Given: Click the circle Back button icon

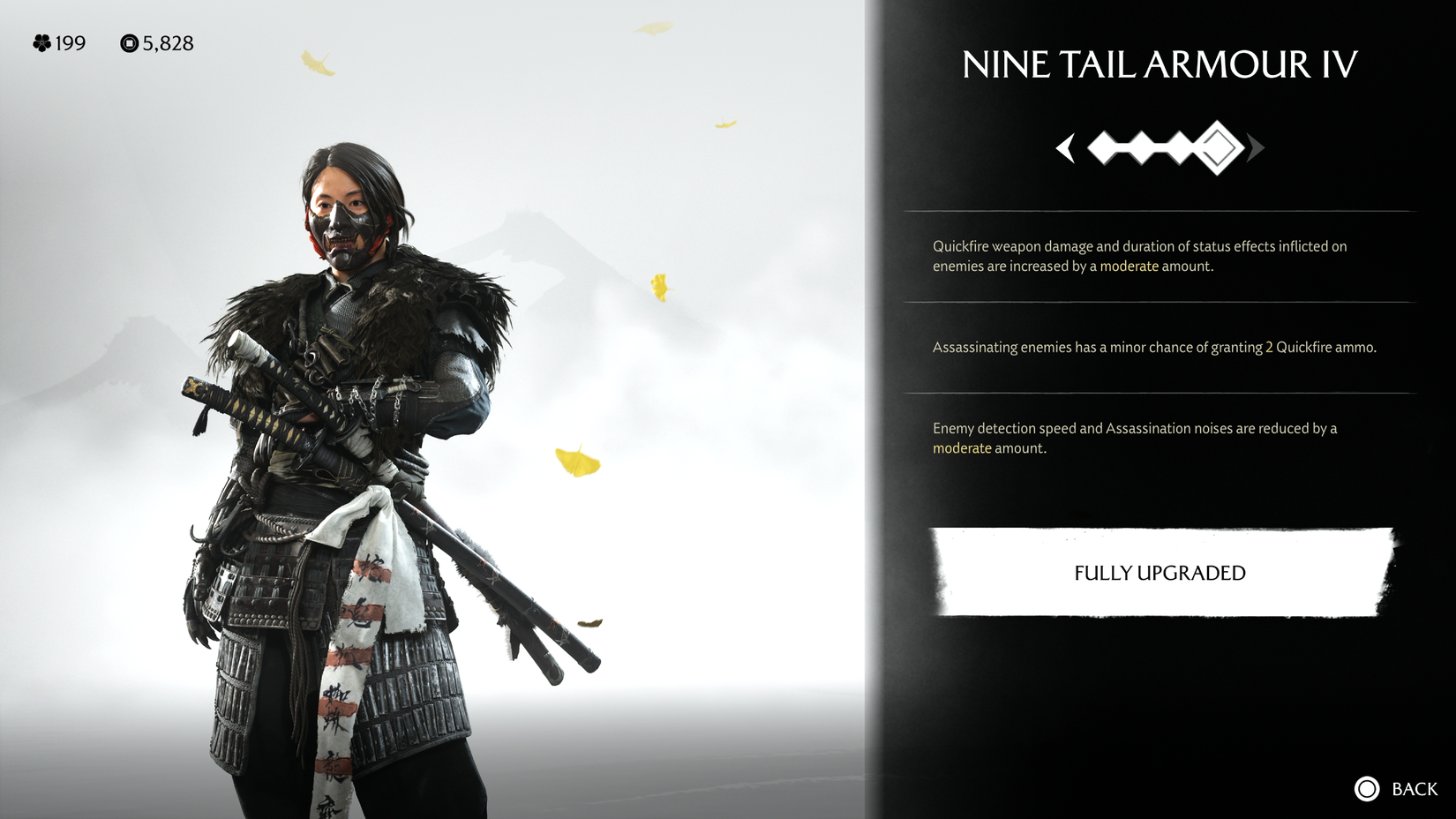Looking at the screenshot, I should [x=1367, y=789].
